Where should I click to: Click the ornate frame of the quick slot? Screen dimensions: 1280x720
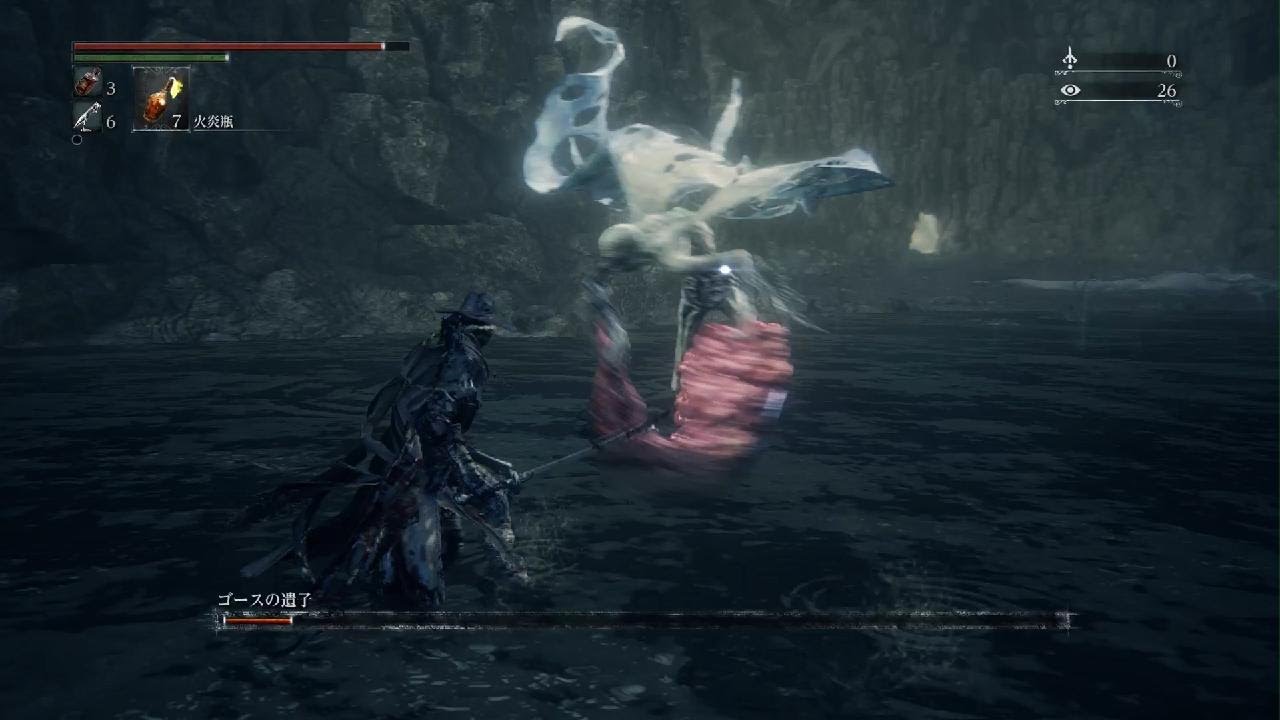coord(160,67)
